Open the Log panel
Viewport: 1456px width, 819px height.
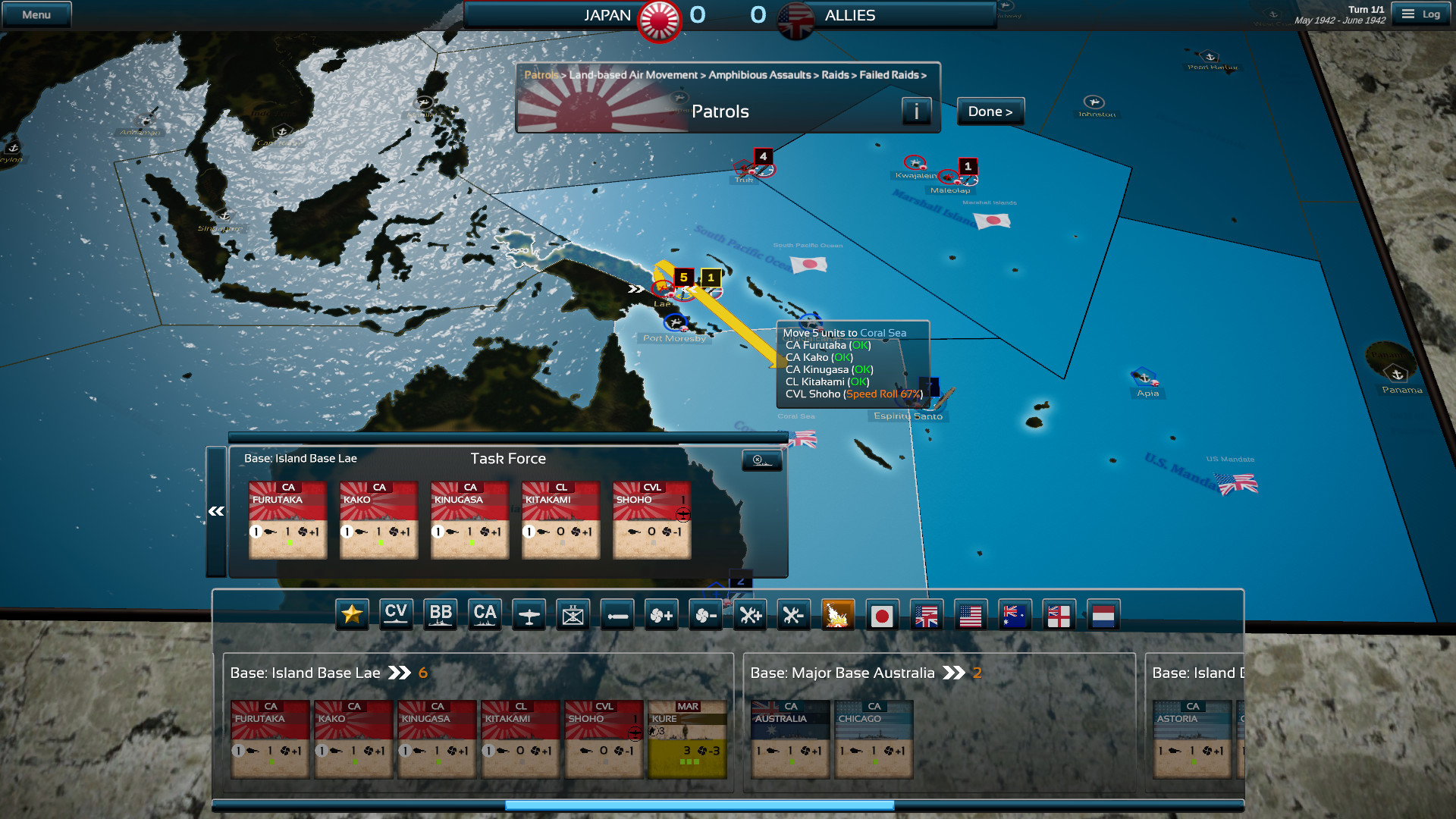click(1422, 14)
